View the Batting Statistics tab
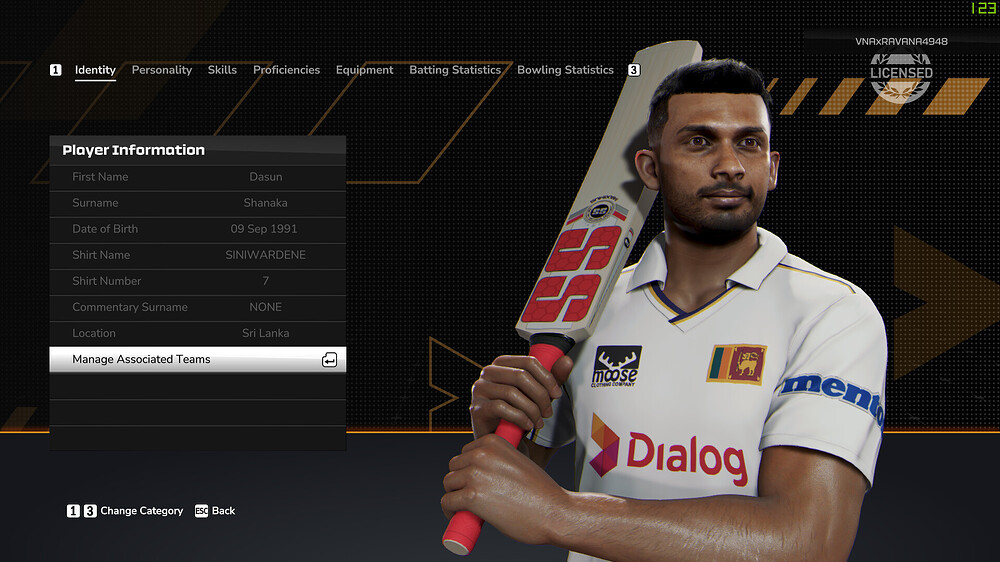The width and height of the screenshot is (1000, 562). click(x=455, y=70)
